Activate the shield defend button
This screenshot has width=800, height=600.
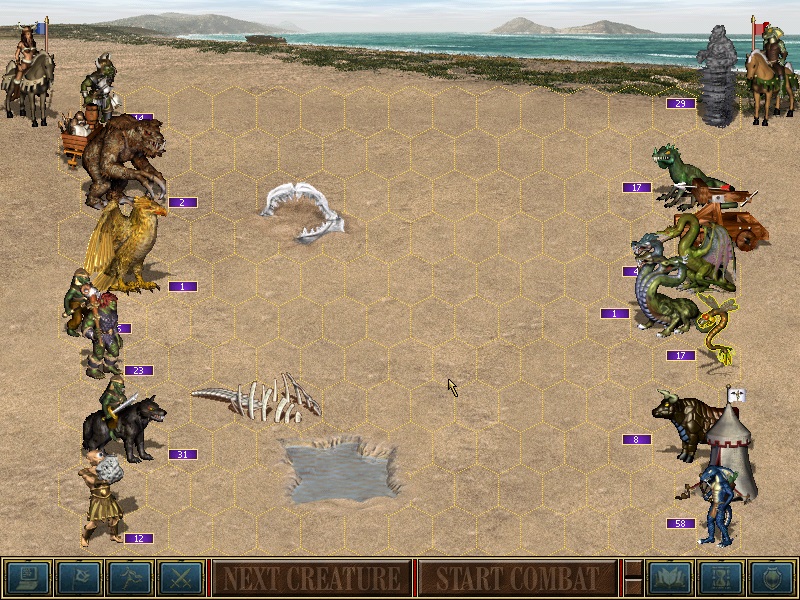tap(772, 578)
